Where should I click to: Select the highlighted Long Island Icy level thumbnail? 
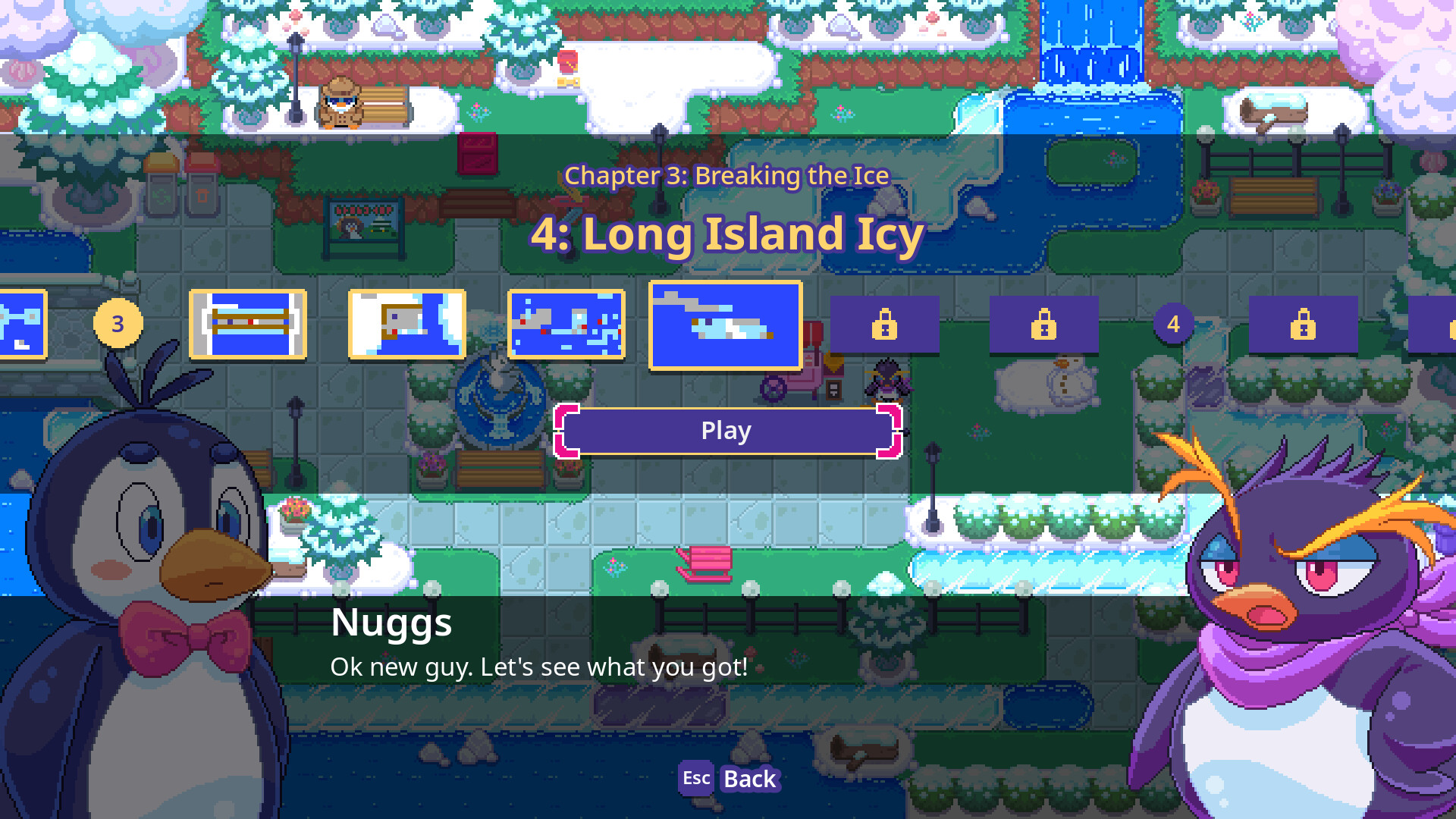(x=725, y=325)
